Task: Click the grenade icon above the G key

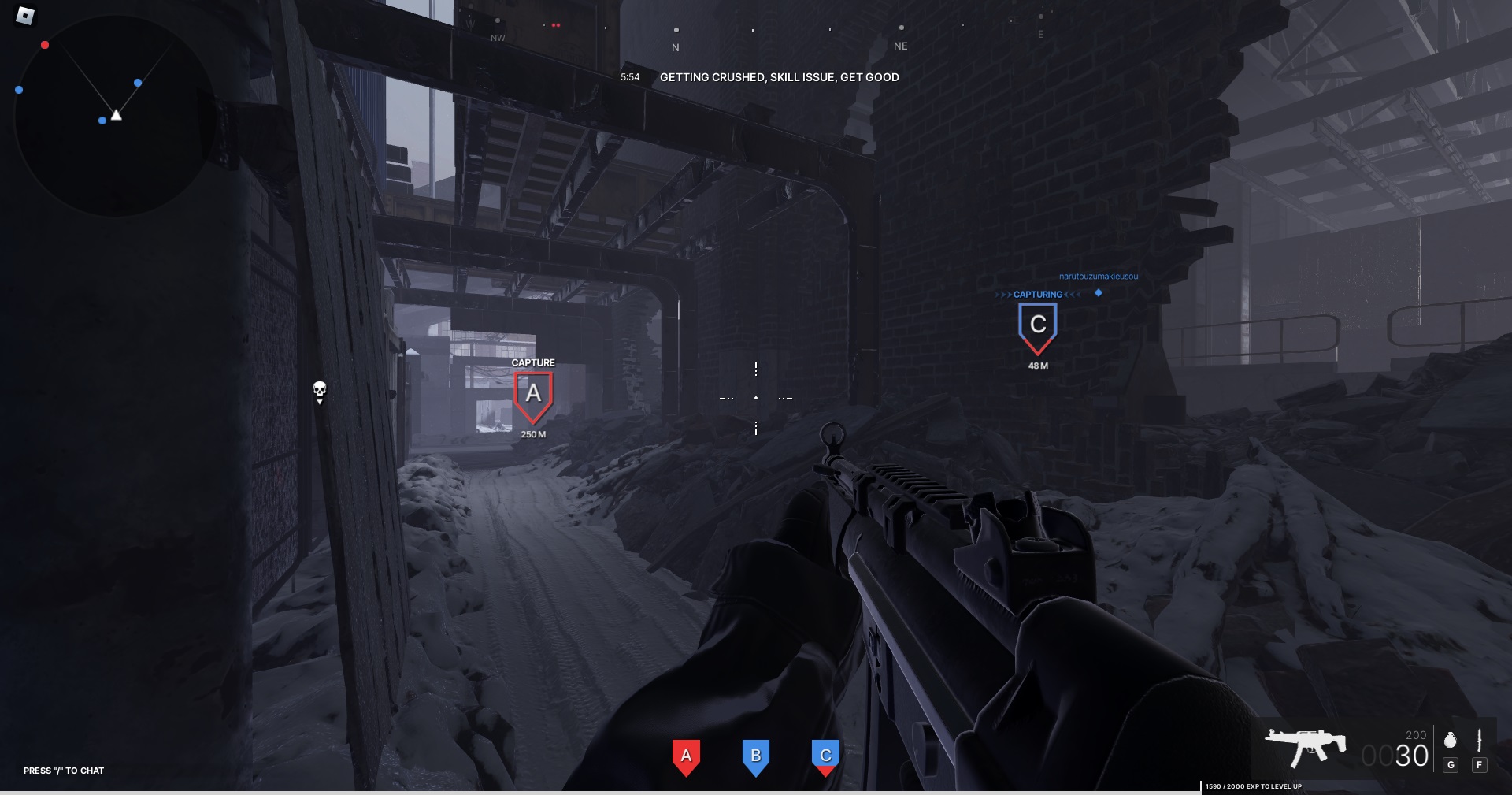Action: [x=1451, y=739]
